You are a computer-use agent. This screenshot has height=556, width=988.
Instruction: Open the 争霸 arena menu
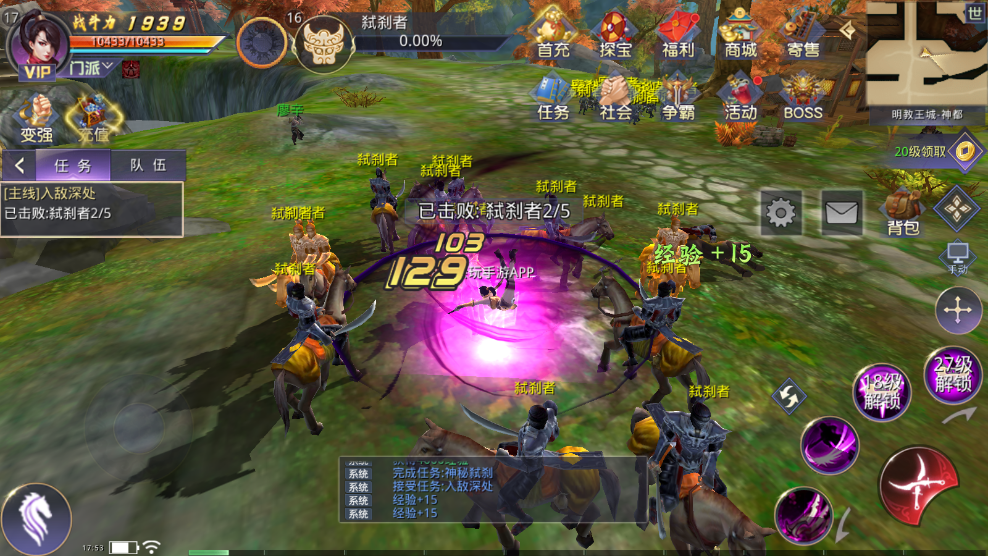(677, 98)
